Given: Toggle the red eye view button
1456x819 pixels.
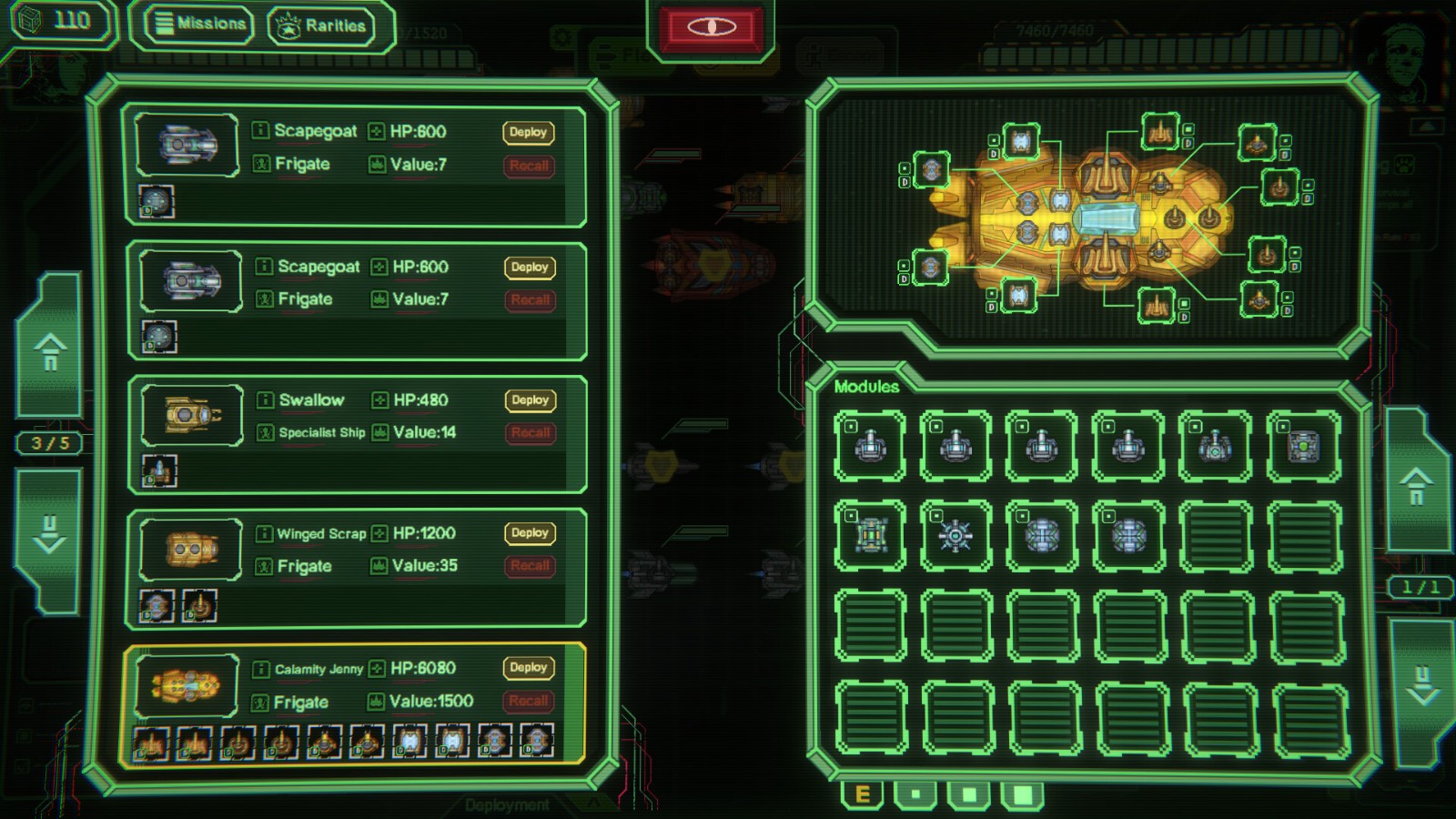Looking at the screenshot, I should click(712, 27).
